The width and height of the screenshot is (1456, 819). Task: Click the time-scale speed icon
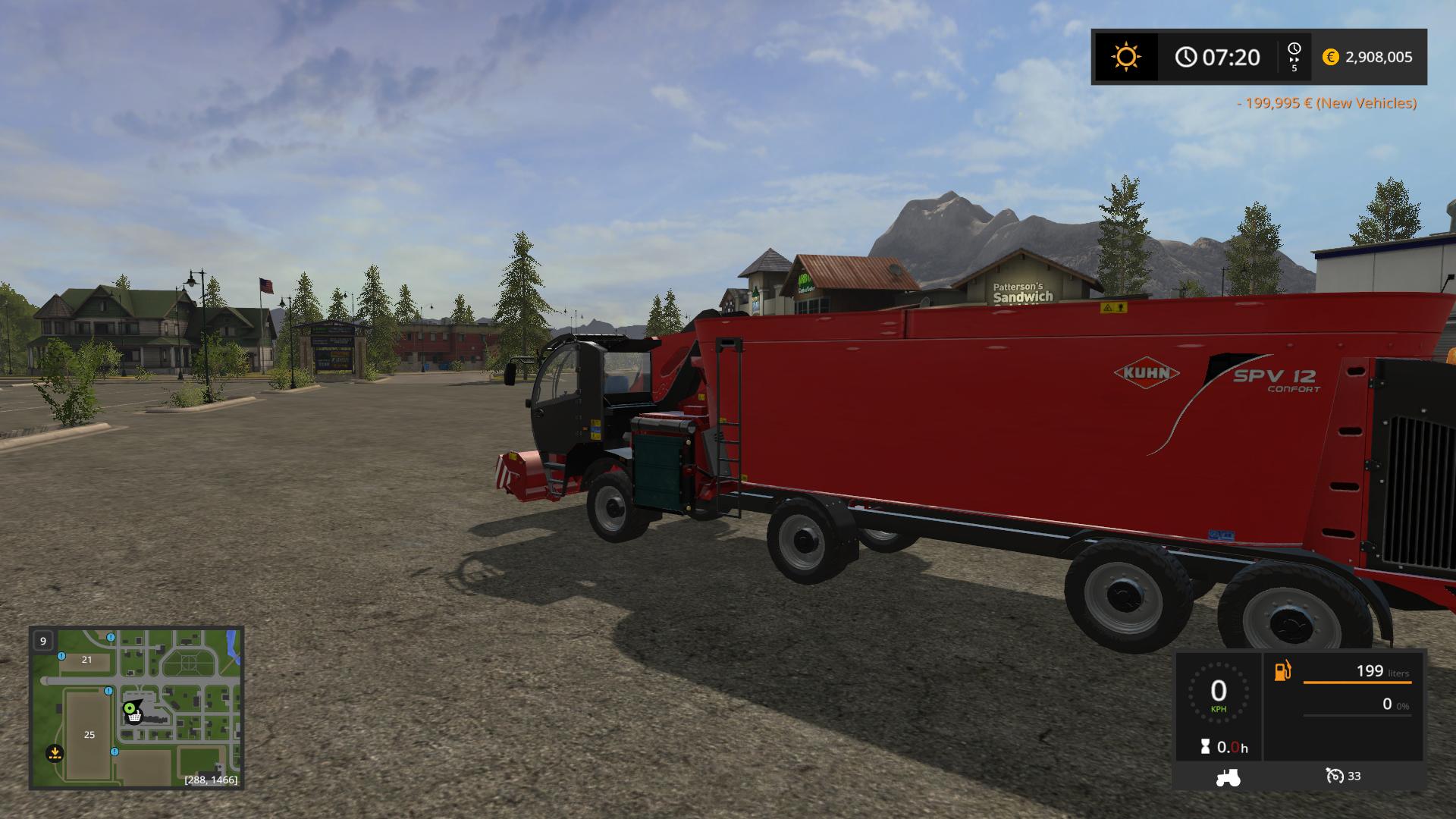click(1294, 57)
